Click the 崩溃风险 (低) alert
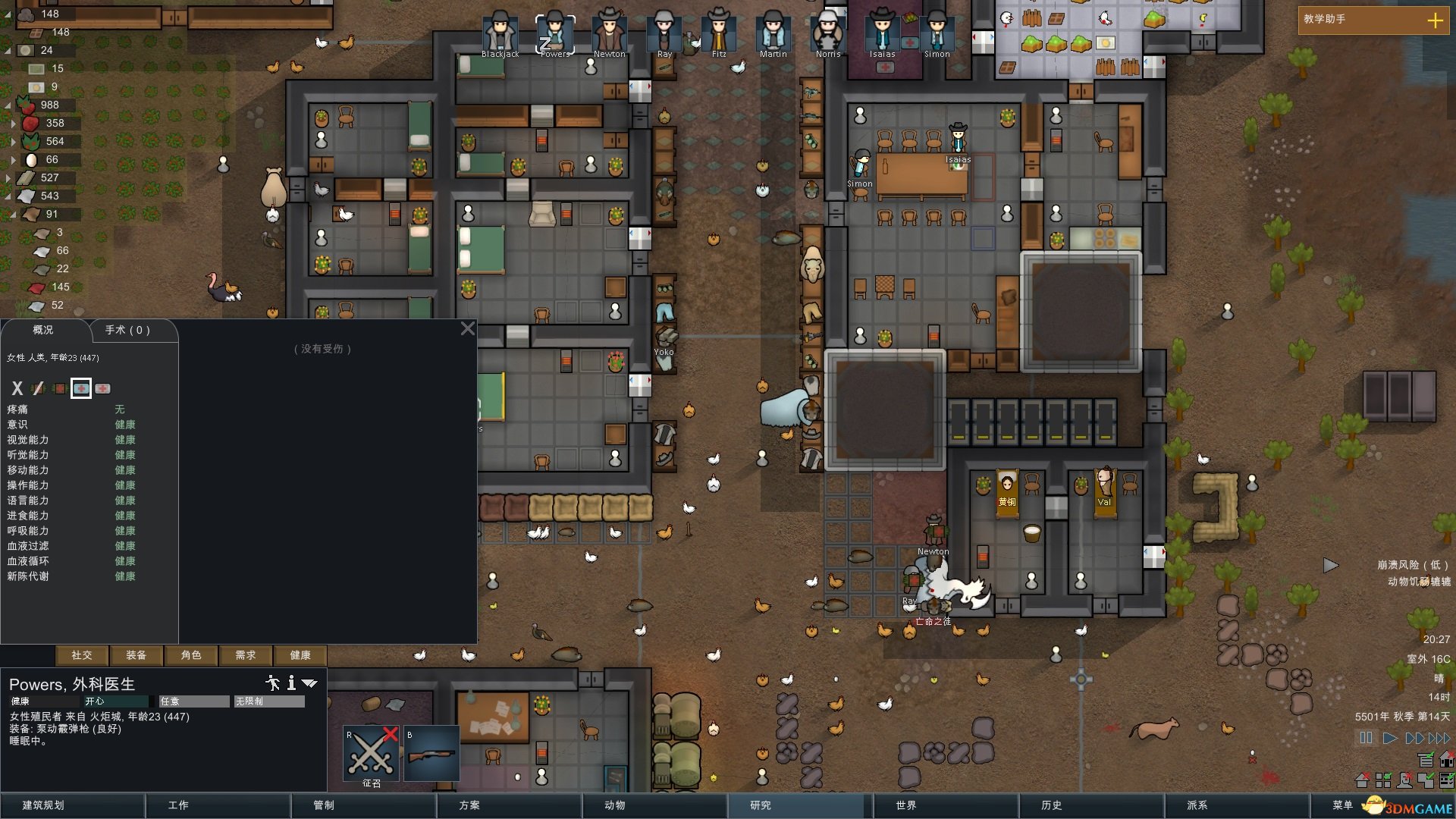1456x819 pixels. pyautogui.click(x=1413, y=565)
